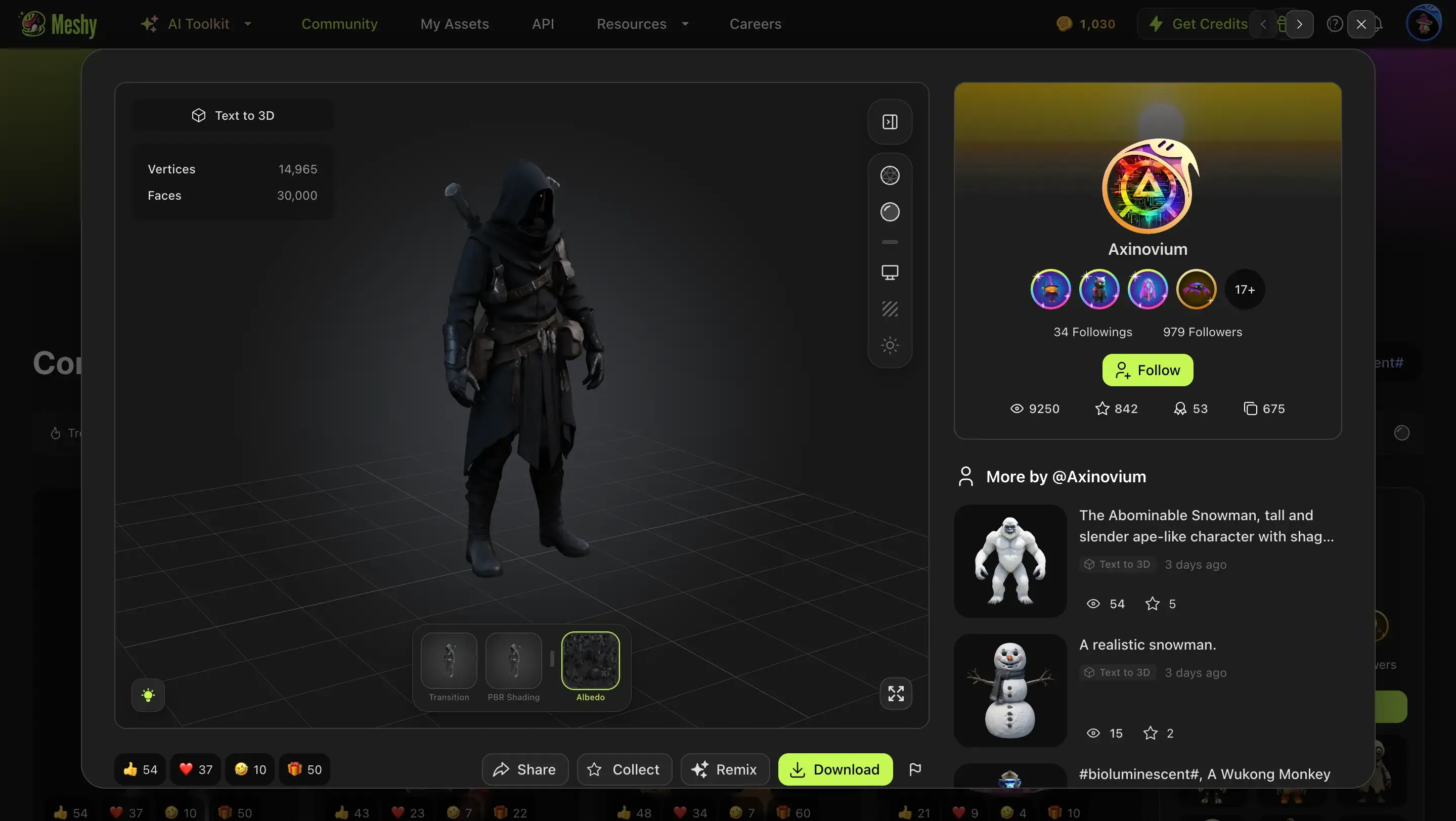
Task: Enter fullscreen using the expand icon
Action: click(x=895, y=693)
